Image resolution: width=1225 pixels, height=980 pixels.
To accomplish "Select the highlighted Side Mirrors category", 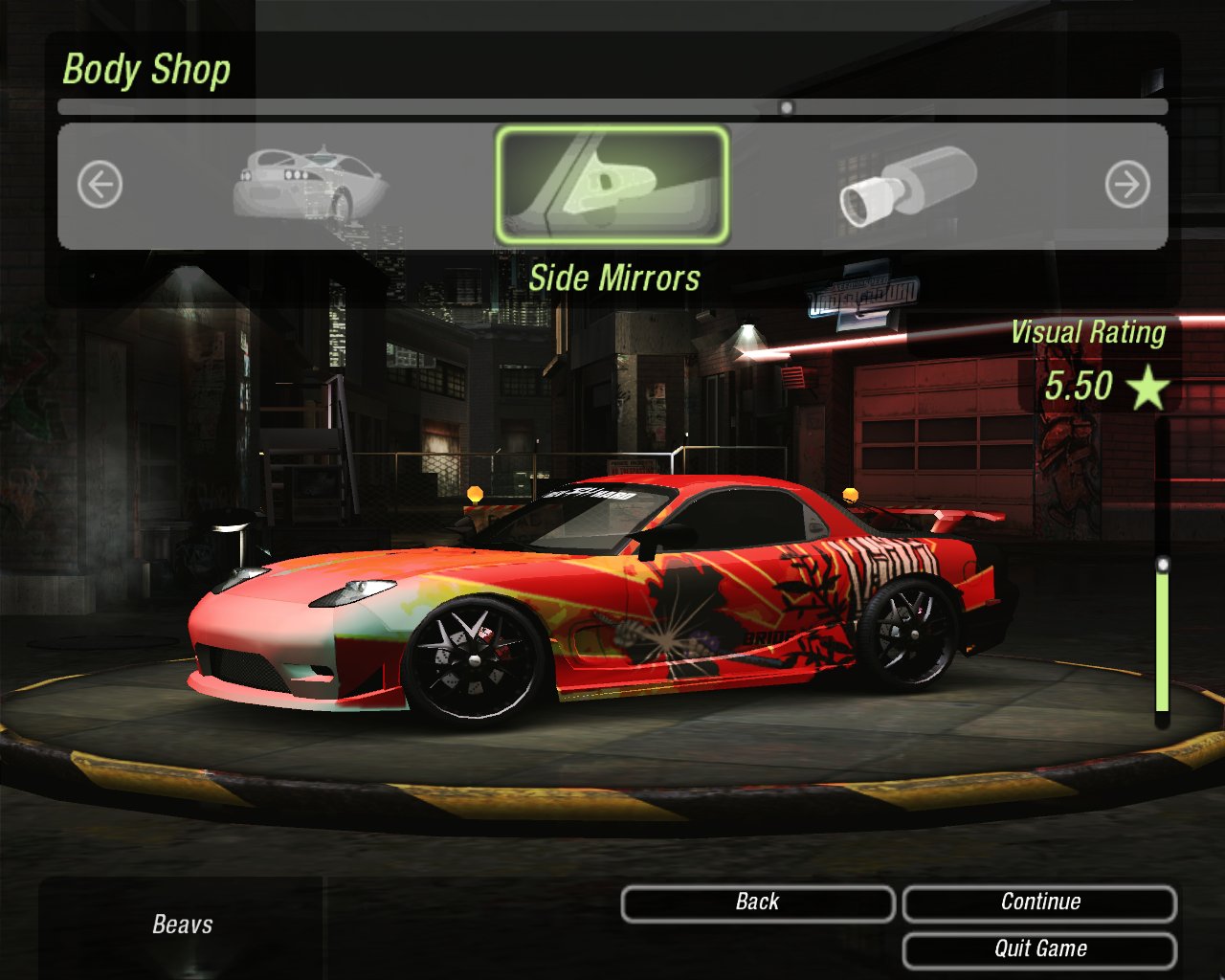I will point(612,185).
